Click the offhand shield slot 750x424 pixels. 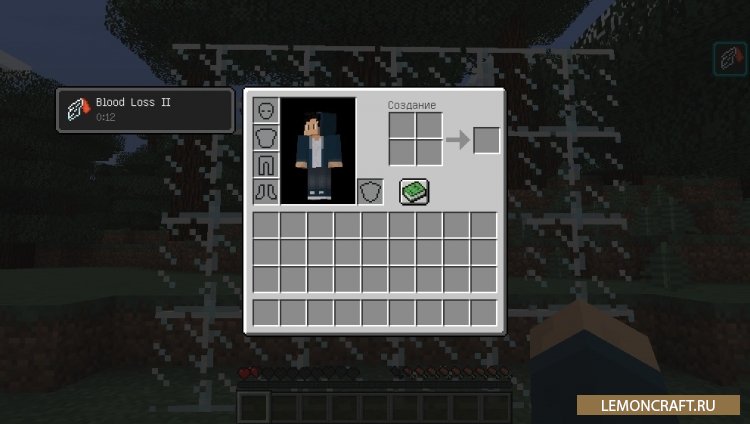pos(370,191)
